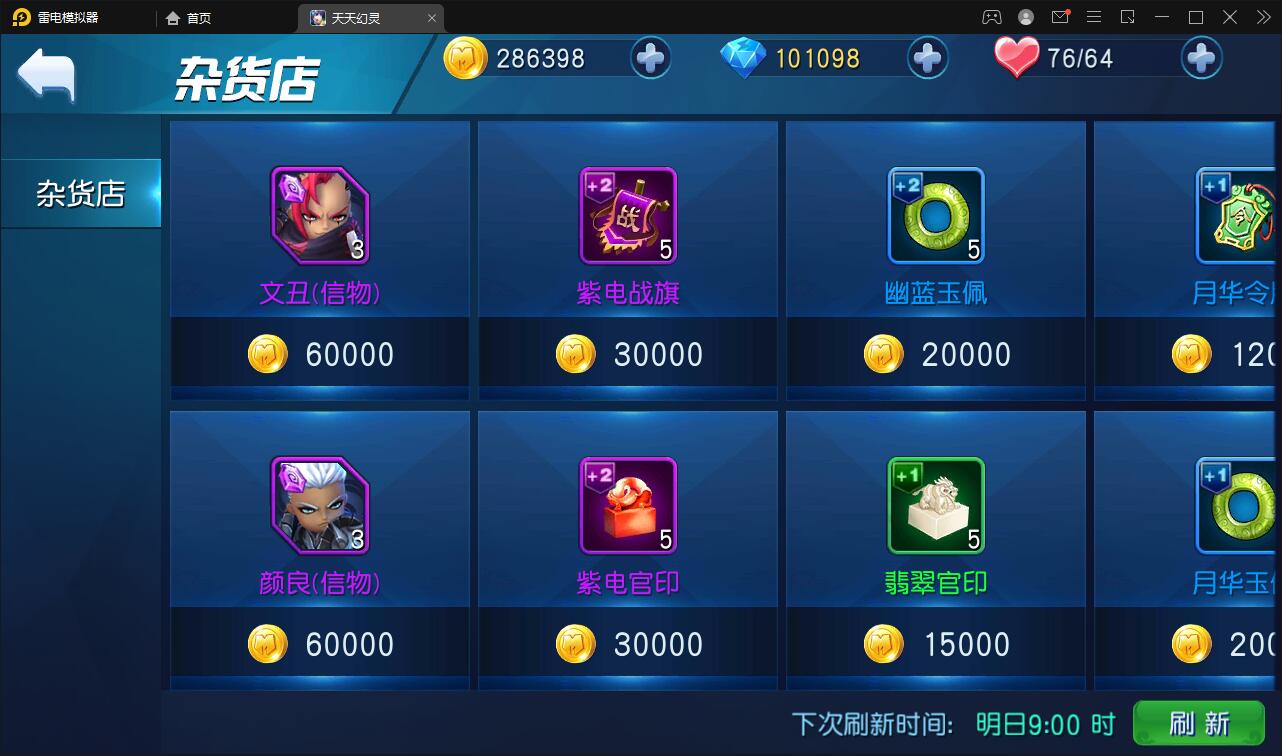The width and height of the screenshot is (1282, 756).
Task: Click the window resize icon in the title bar
Action: [1127, 17]
